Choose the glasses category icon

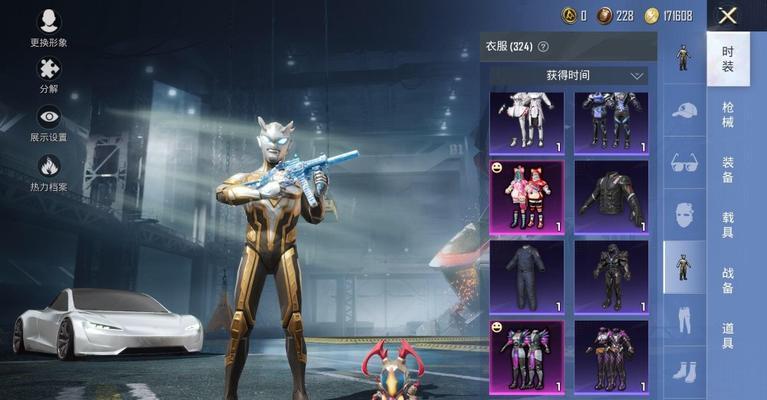pos(684,163)
